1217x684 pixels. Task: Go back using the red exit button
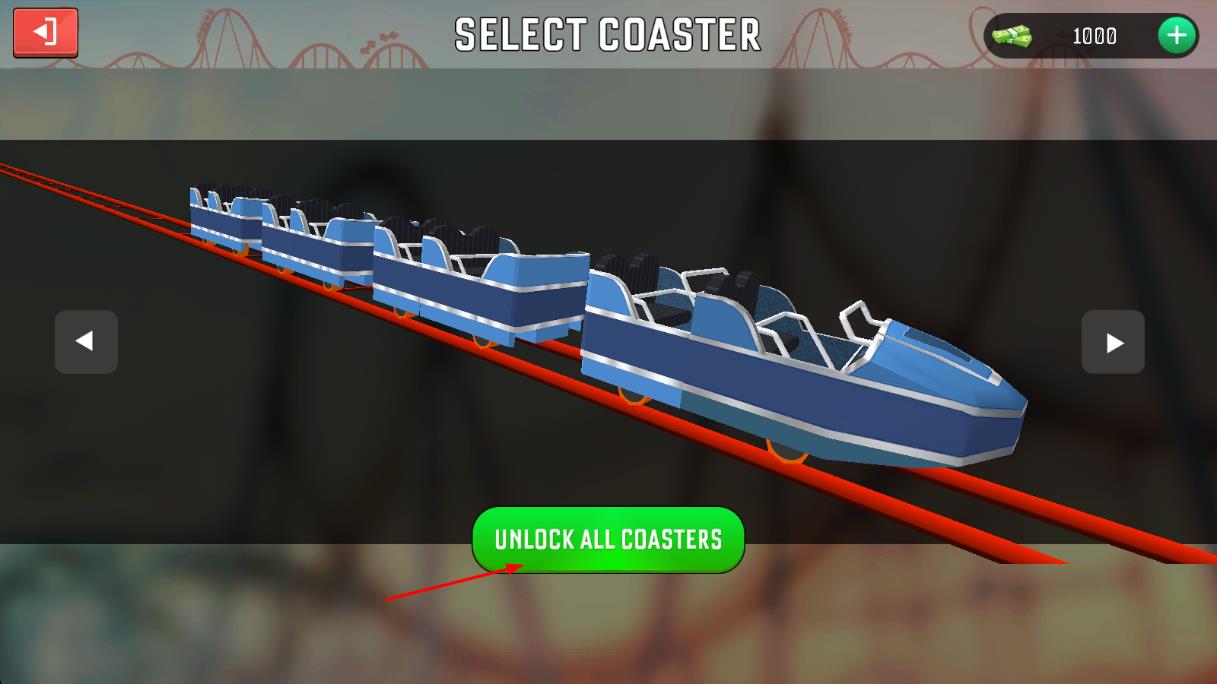(x=45, y=33)
